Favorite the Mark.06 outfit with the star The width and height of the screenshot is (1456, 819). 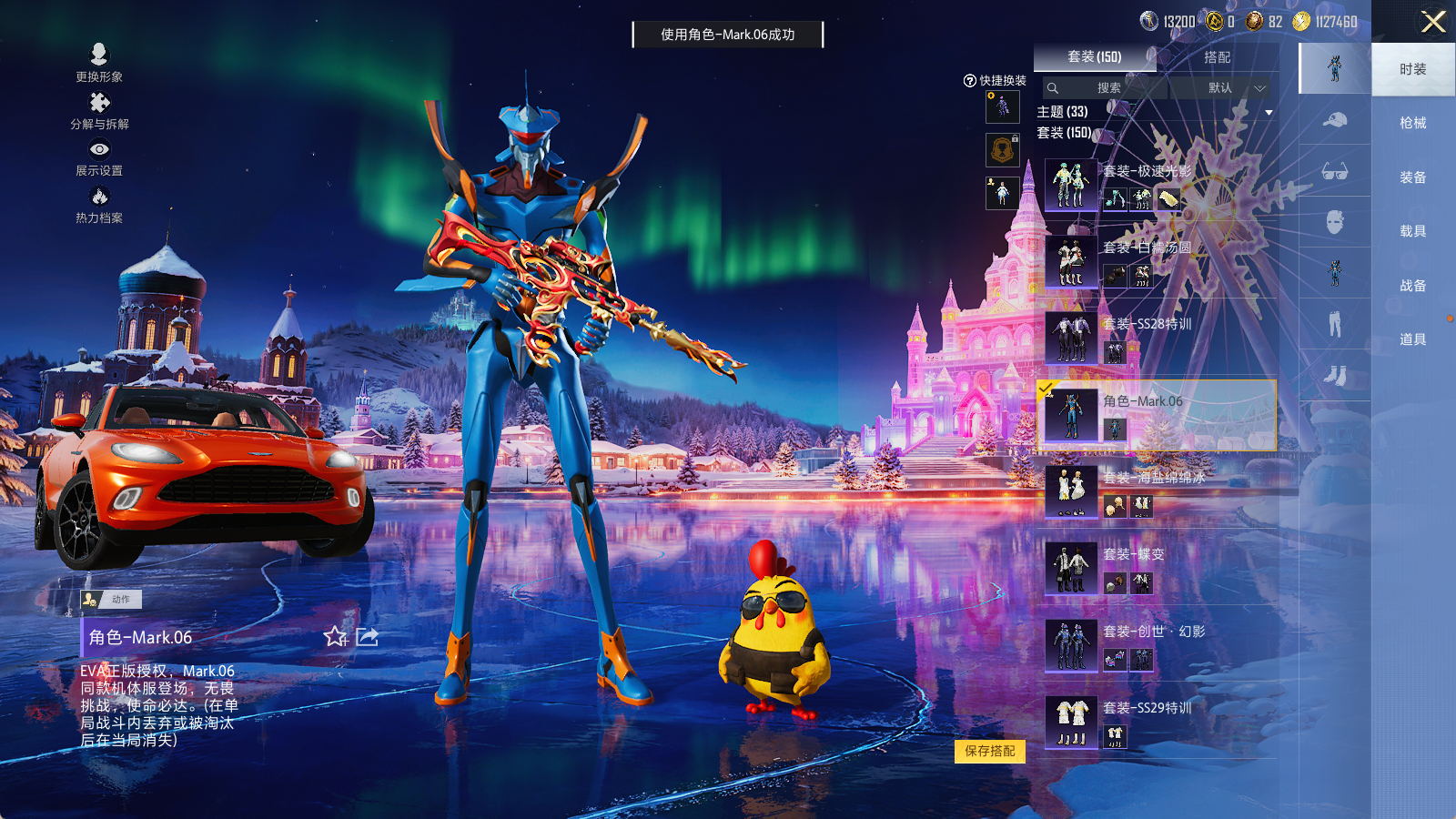tap(336, 637)
